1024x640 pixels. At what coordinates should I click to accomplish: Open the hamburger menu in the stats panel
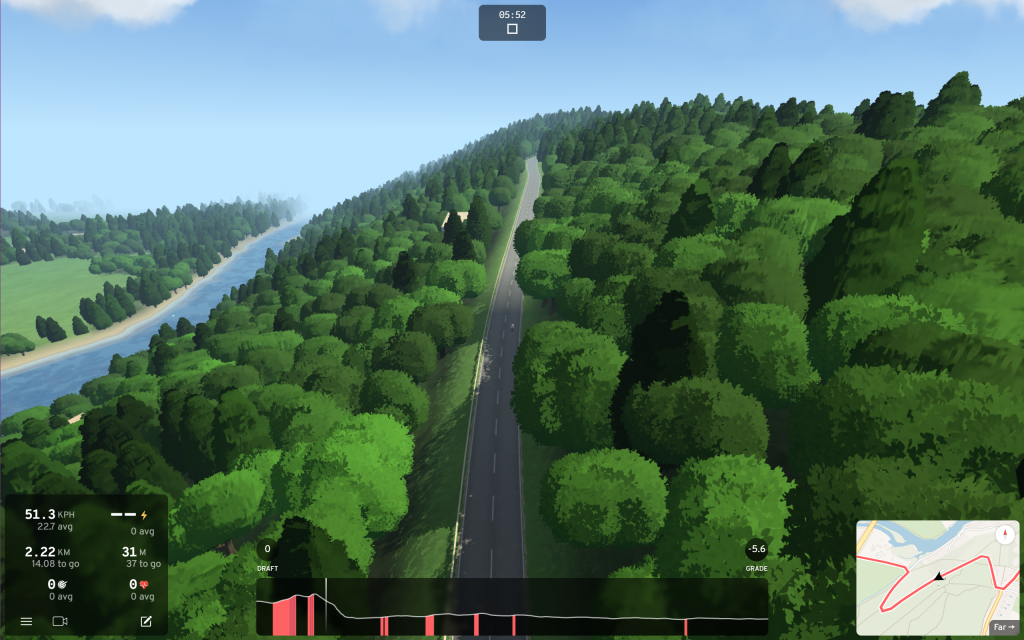tap(26, 621)
